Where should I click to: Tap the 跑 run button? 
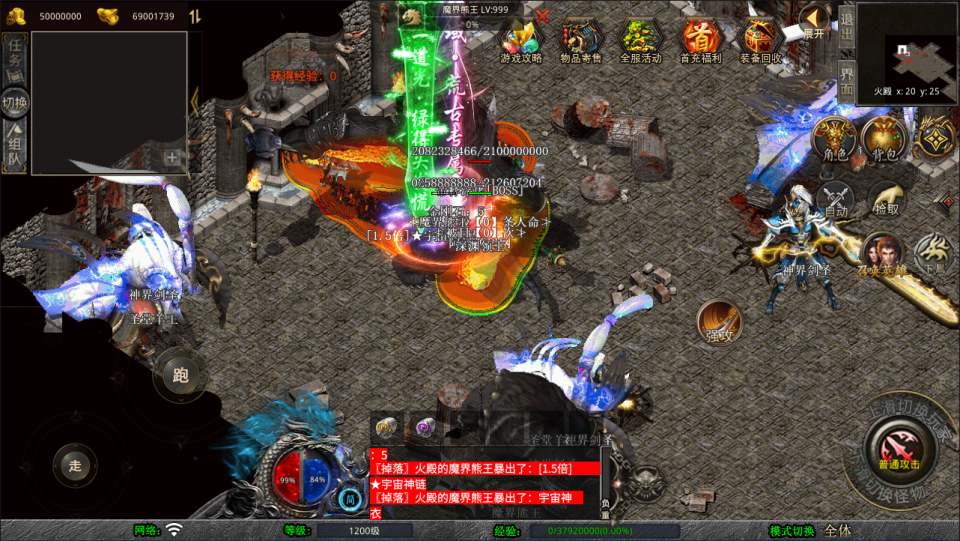[181, 377]
